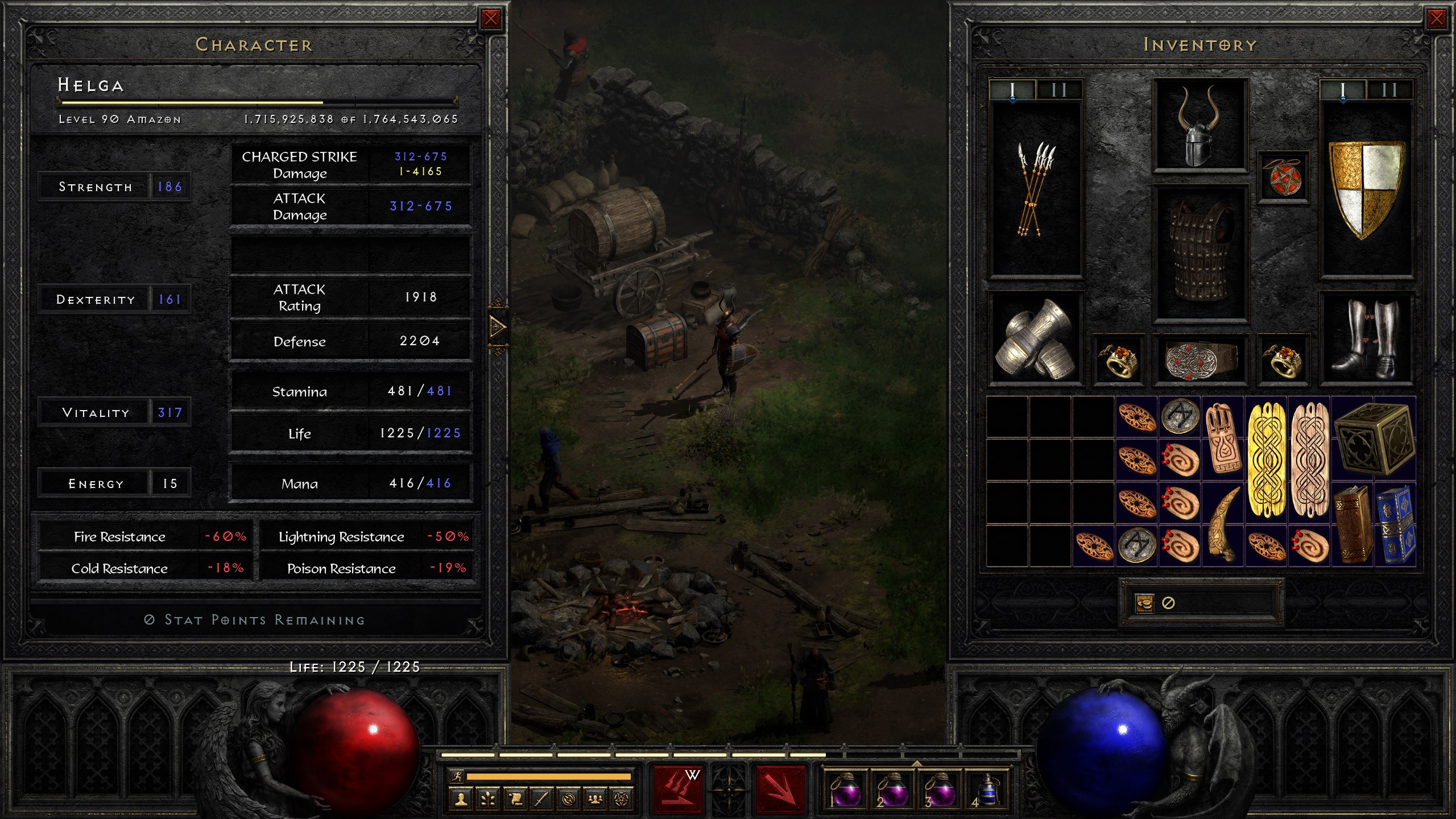
Task: Open the automap spiral icon
Action: pos(568,800)
